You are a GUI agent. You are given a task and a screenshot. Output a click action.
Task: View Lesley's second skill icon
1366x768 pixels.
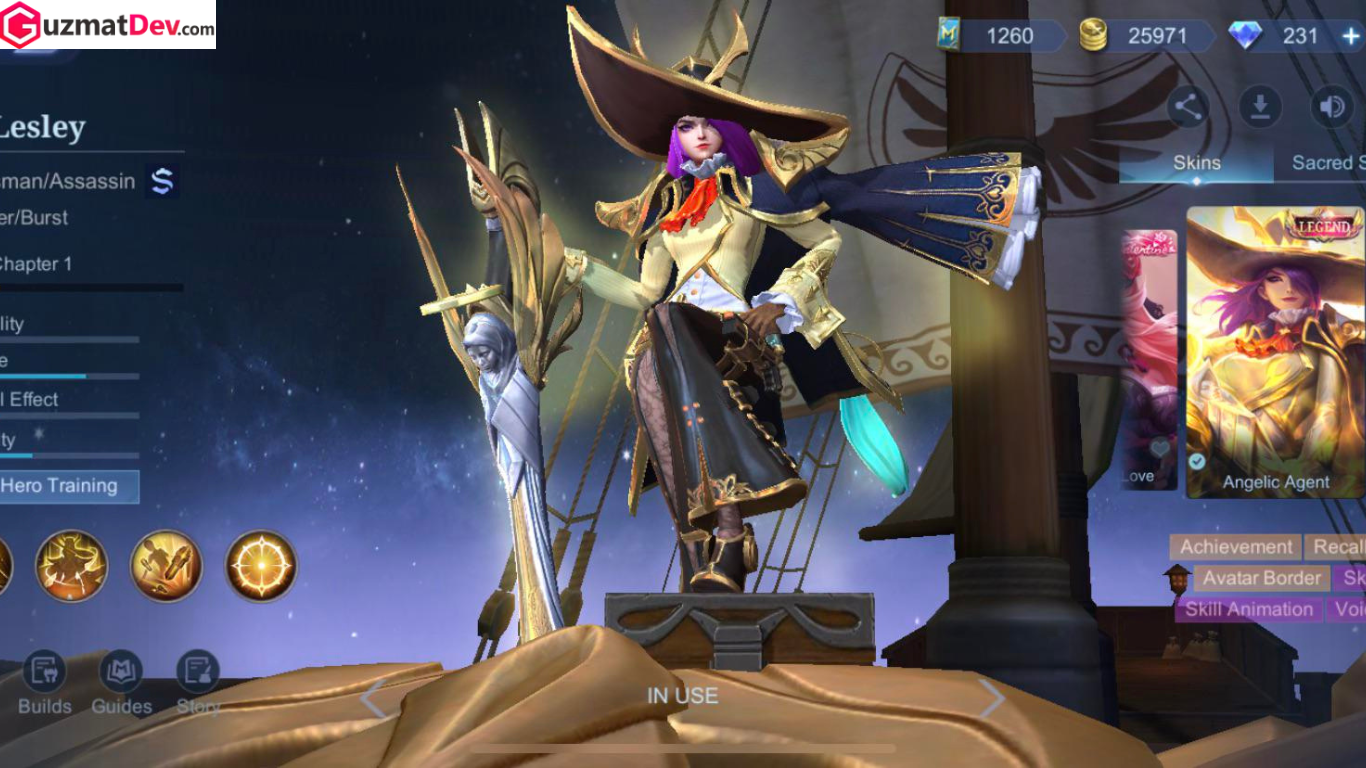click(x=165, y=564)
